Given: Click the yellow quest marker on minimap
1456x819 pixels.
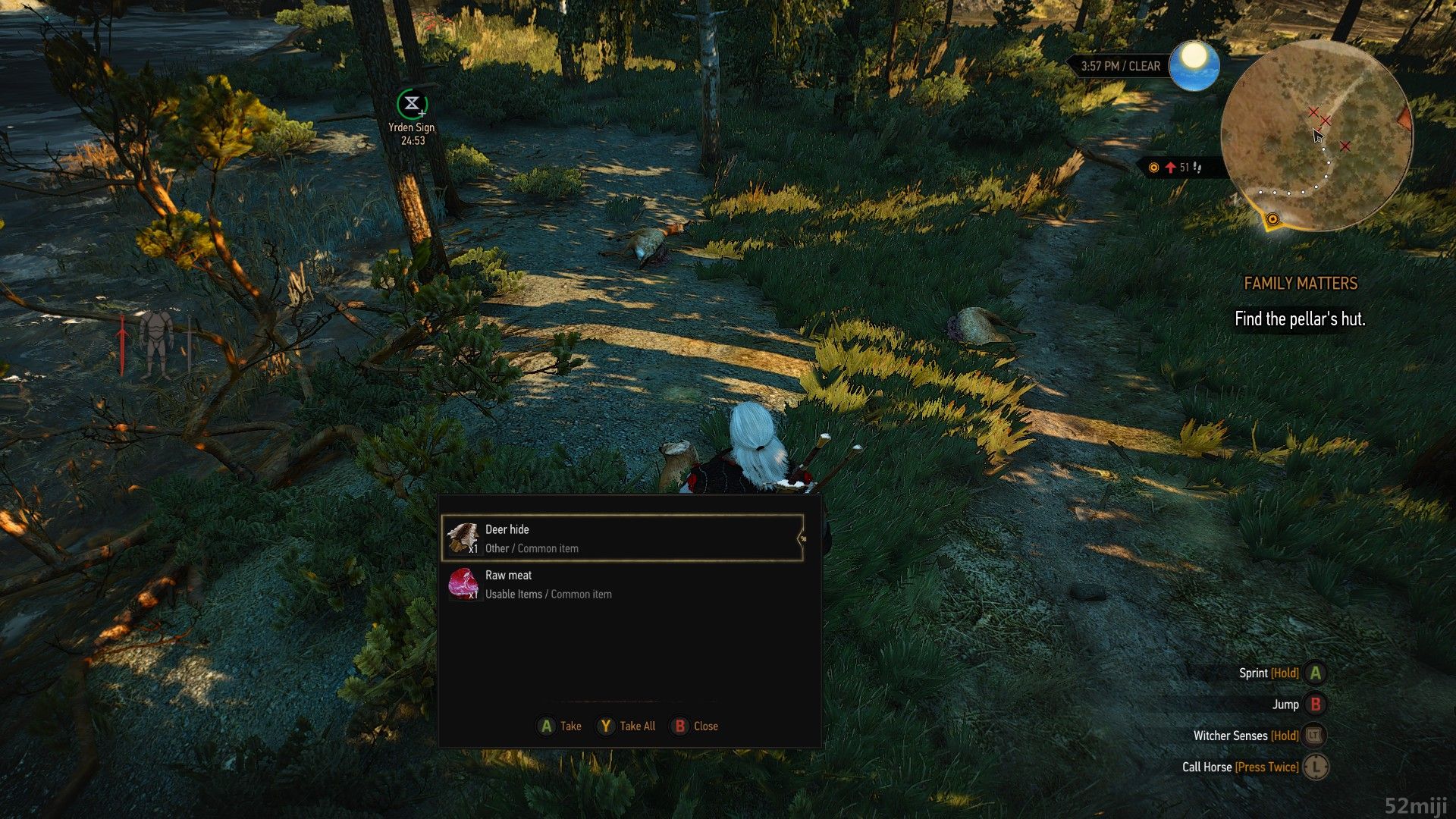Looking at the screenshot, I should (1272, 220).
